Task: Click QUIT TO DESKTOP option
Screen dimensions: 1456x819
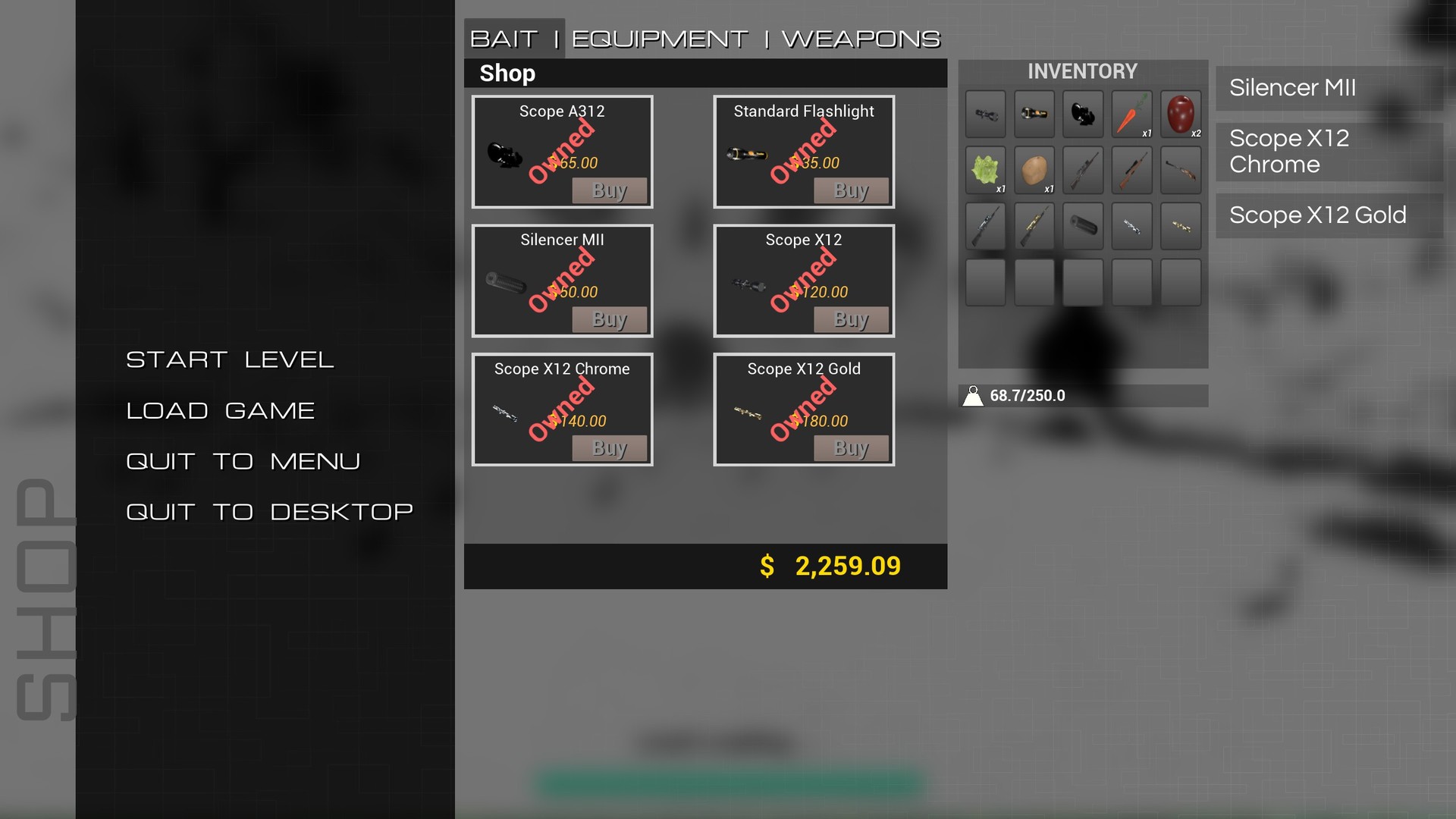Action: [x=269, y=511]
